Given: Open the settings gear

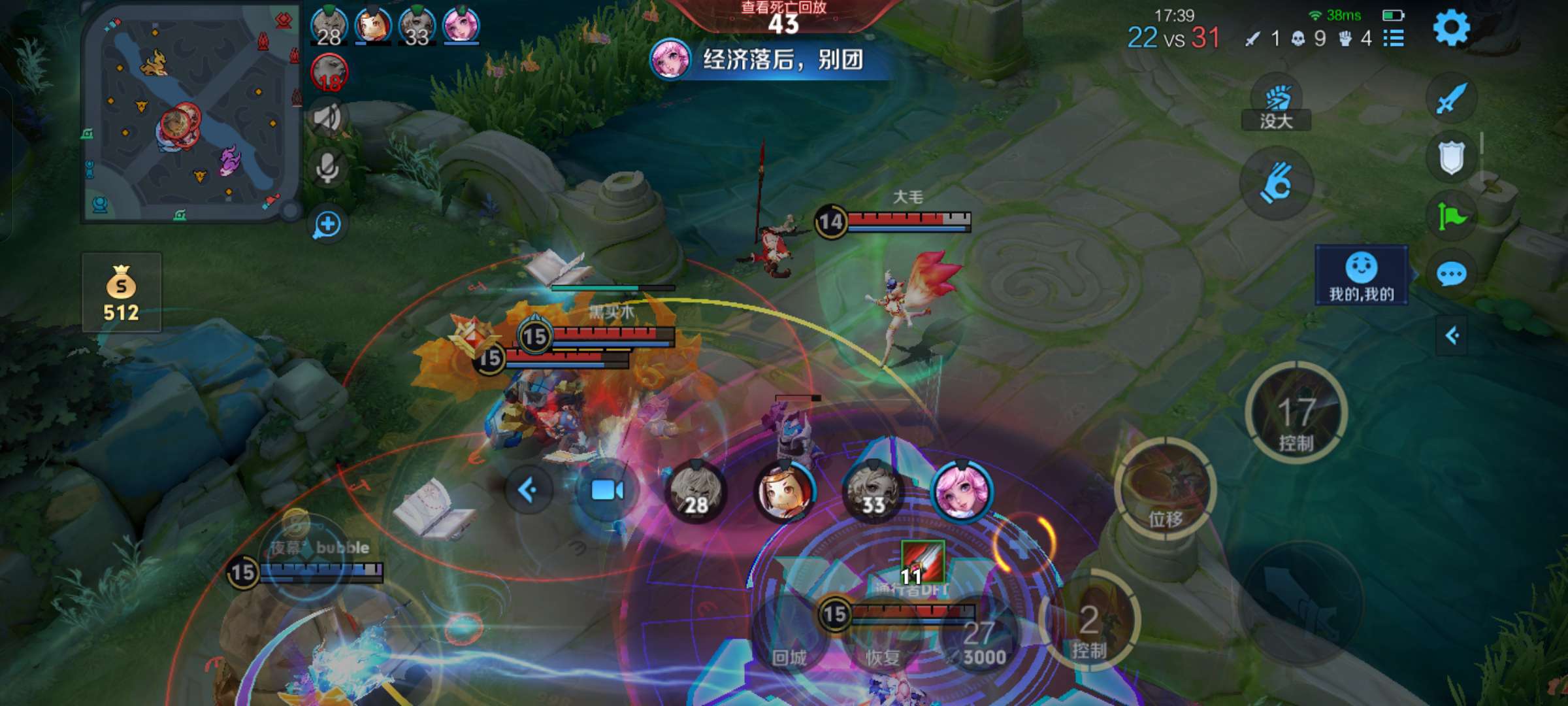Looking at the screenshot, I should pos(1451,28).
